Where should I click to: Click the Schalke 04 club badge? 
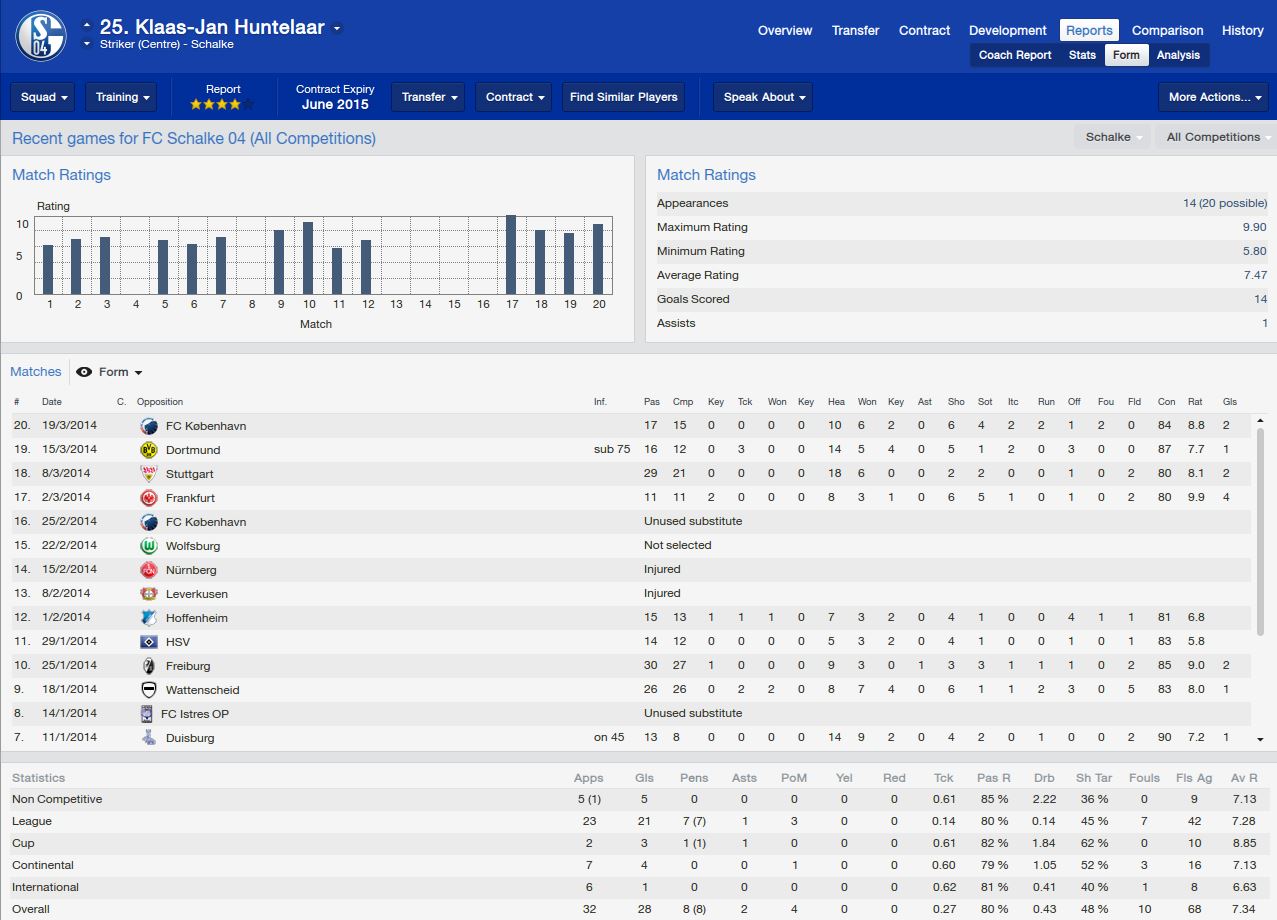42,36
